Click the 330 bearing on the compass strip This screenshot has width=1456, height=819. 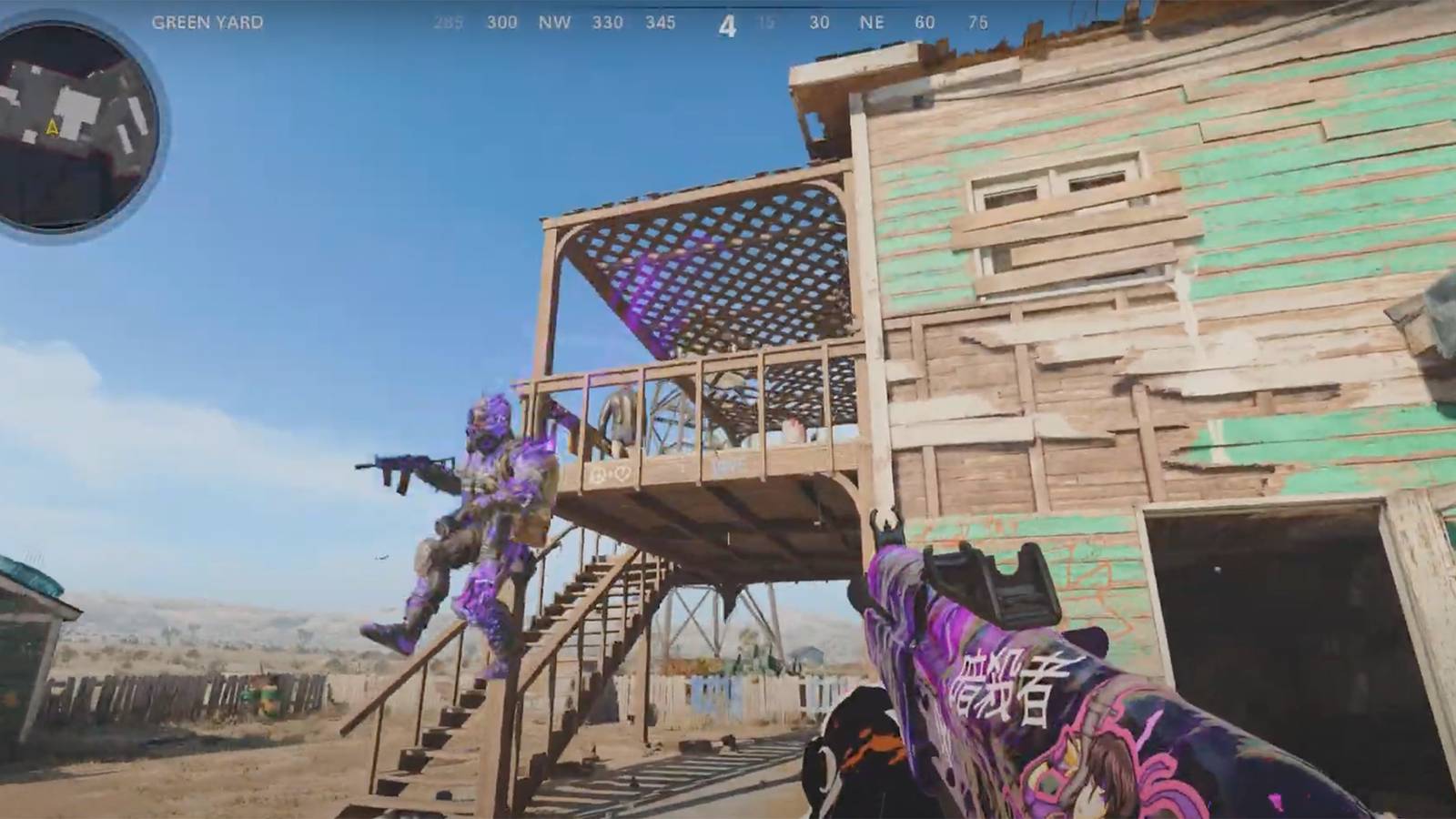pos(608,24)
